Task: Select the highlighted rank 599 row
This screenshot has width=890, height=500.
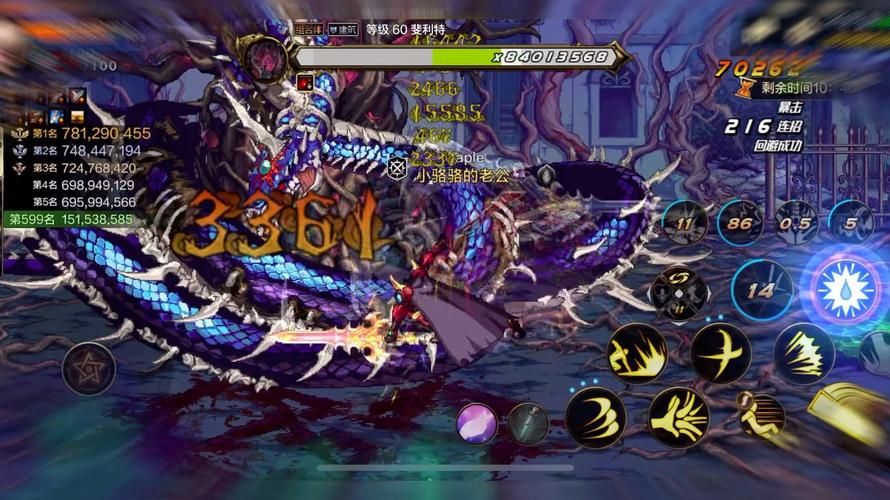Action: tap(70, 219)
